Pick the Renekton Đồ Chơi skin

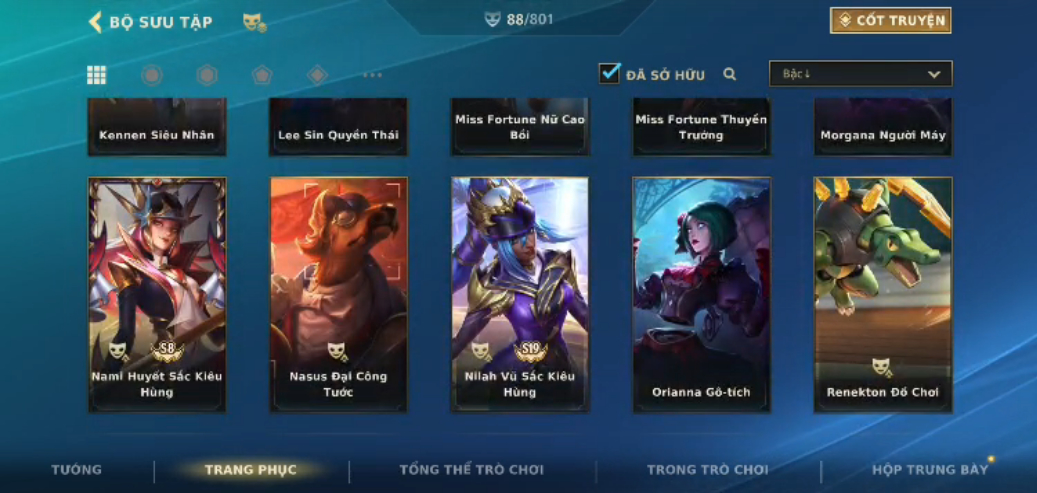[x=883, y=294]
